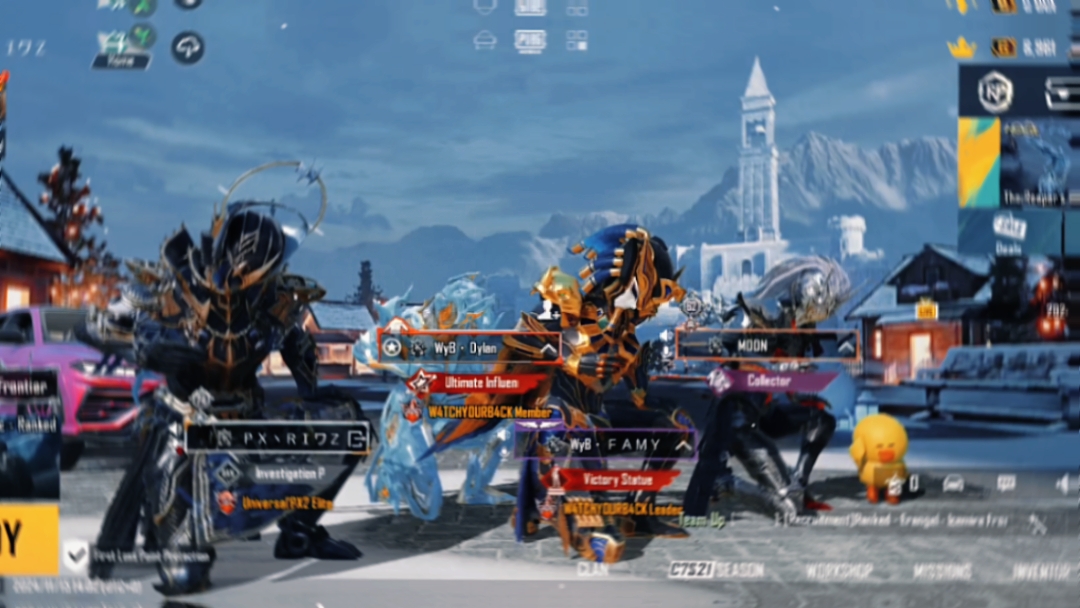
Task: Open the vehicle icon beside chat
Action: tap(953, 484)
